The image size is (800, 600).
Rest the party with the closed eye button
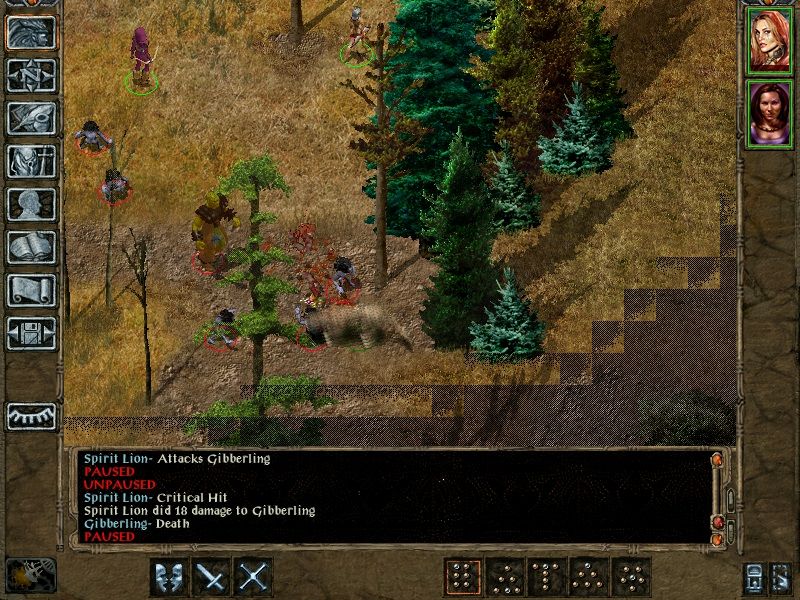[31, 416]
